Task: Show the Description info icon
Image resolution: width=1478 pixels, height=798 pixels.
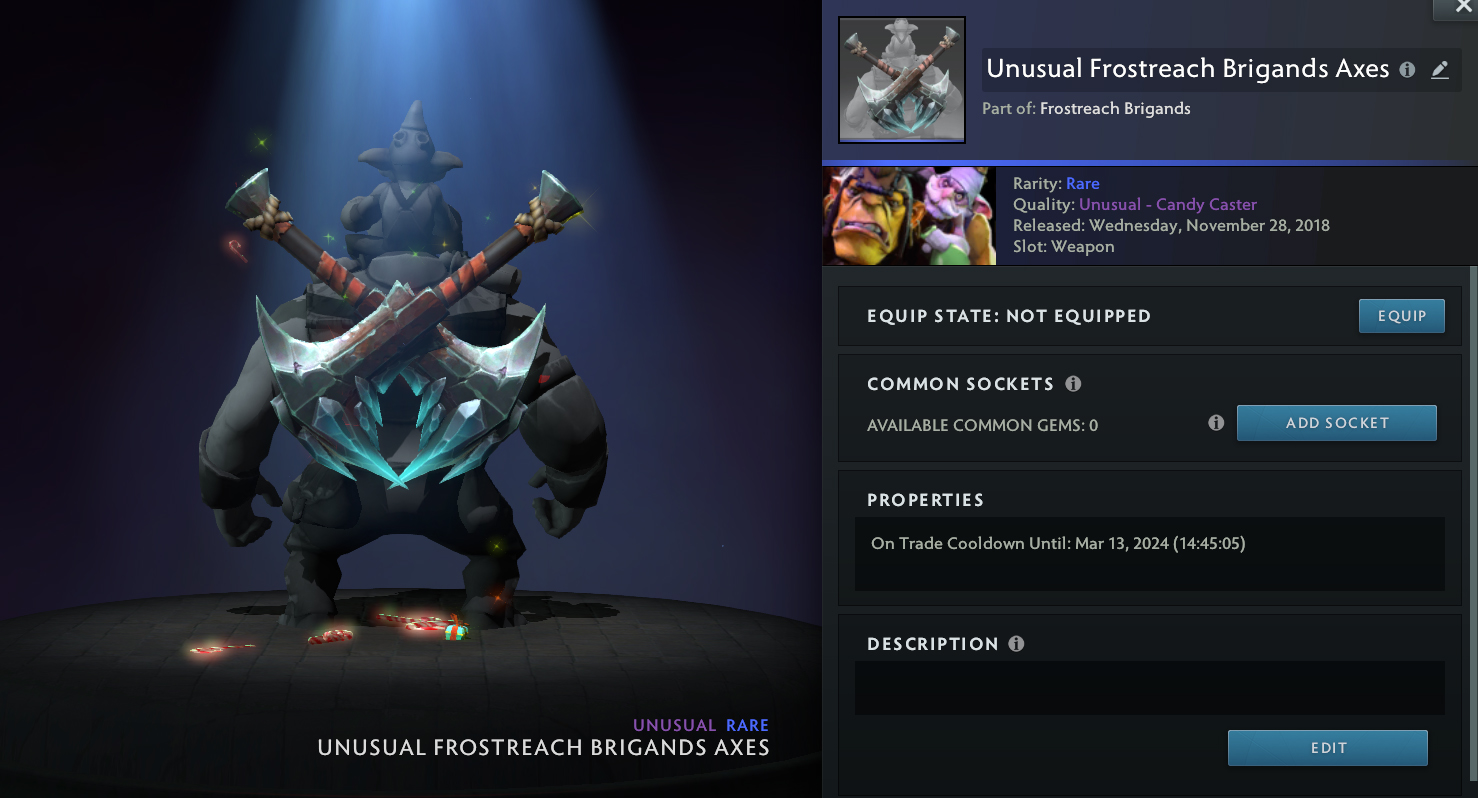Action: click(x=1016, y=644)
